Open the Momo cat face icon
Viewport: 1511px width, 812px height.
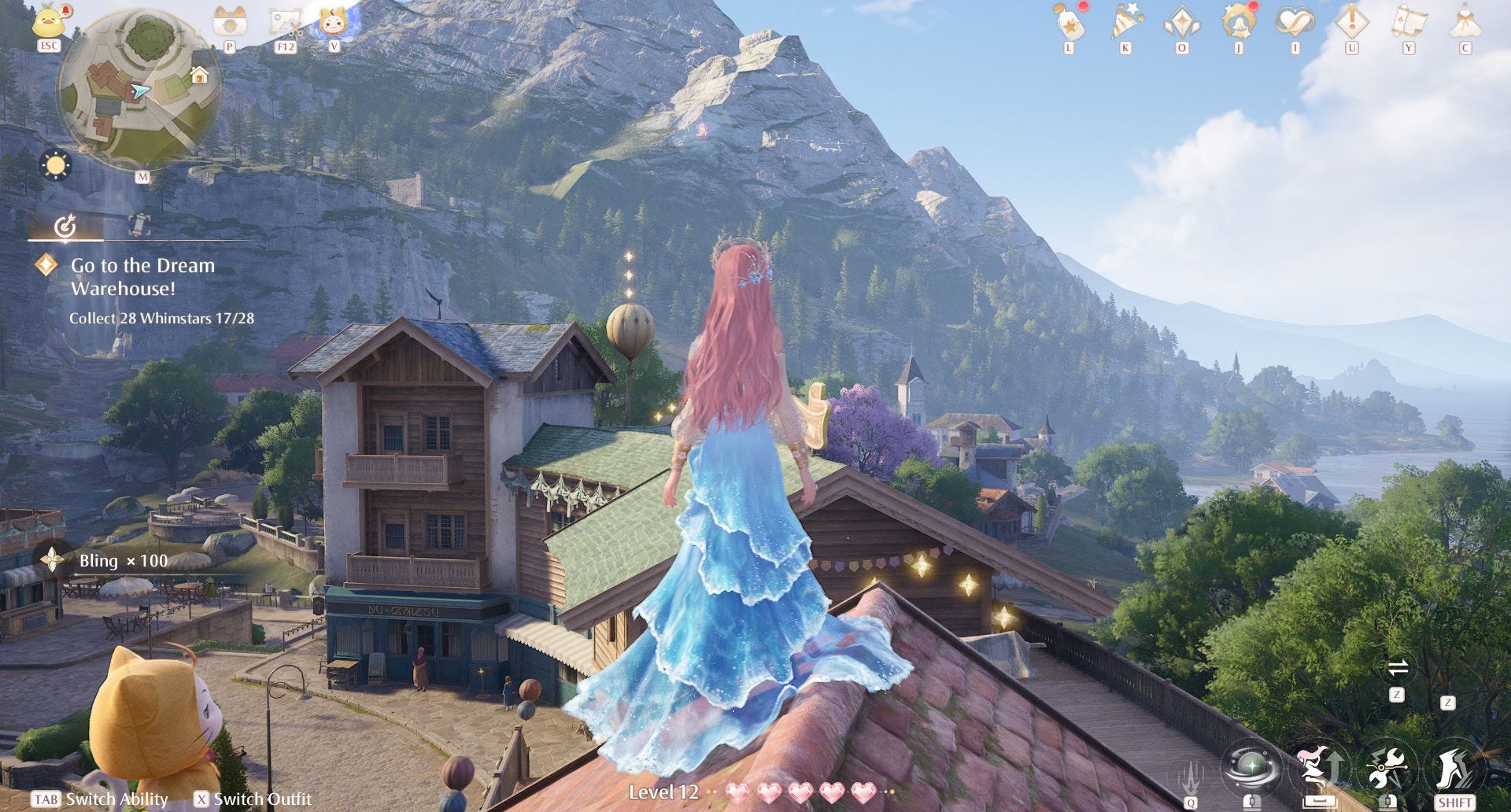(334, 21)
